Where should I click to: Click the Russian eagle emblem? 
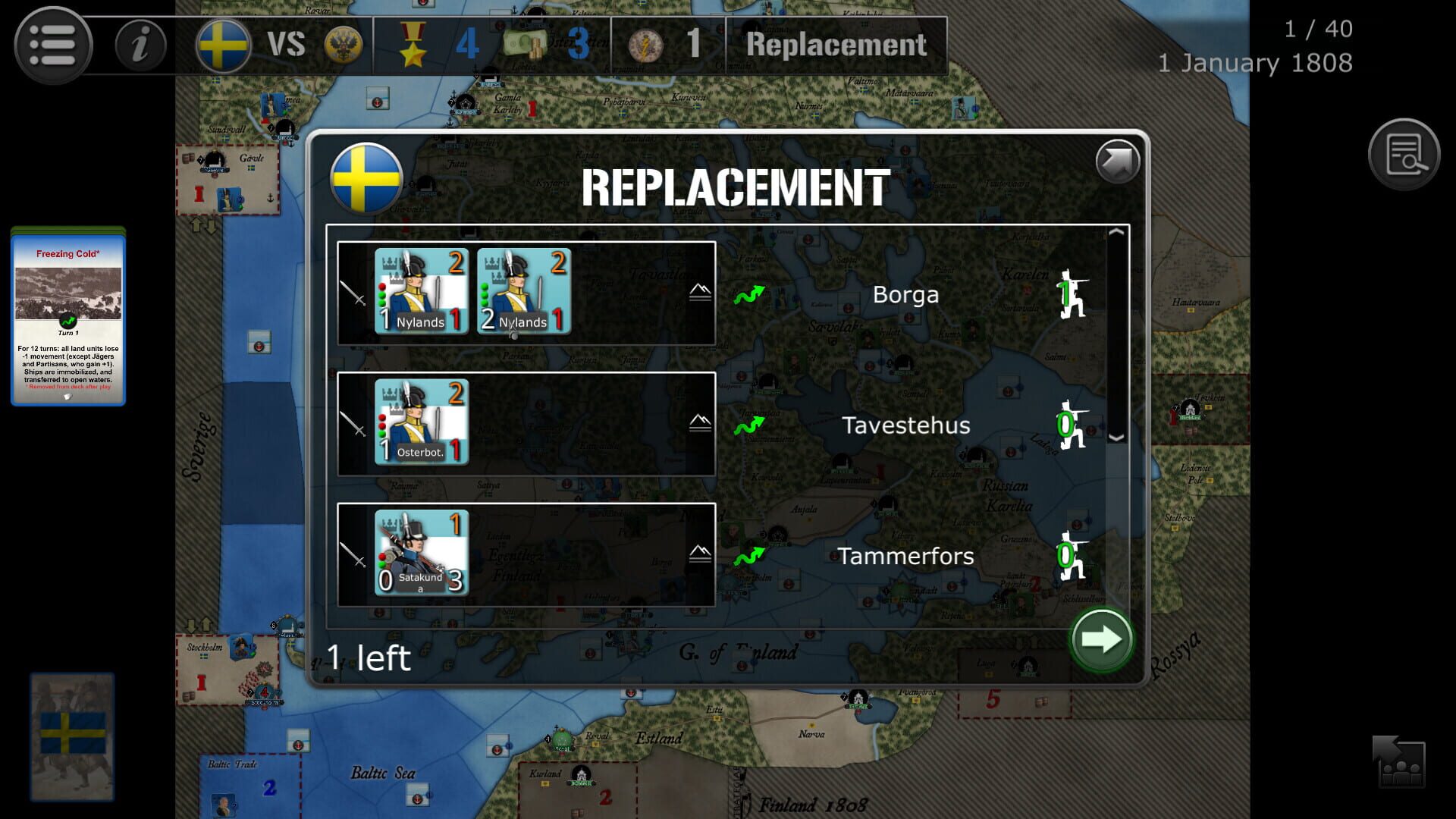pos(343,45)
